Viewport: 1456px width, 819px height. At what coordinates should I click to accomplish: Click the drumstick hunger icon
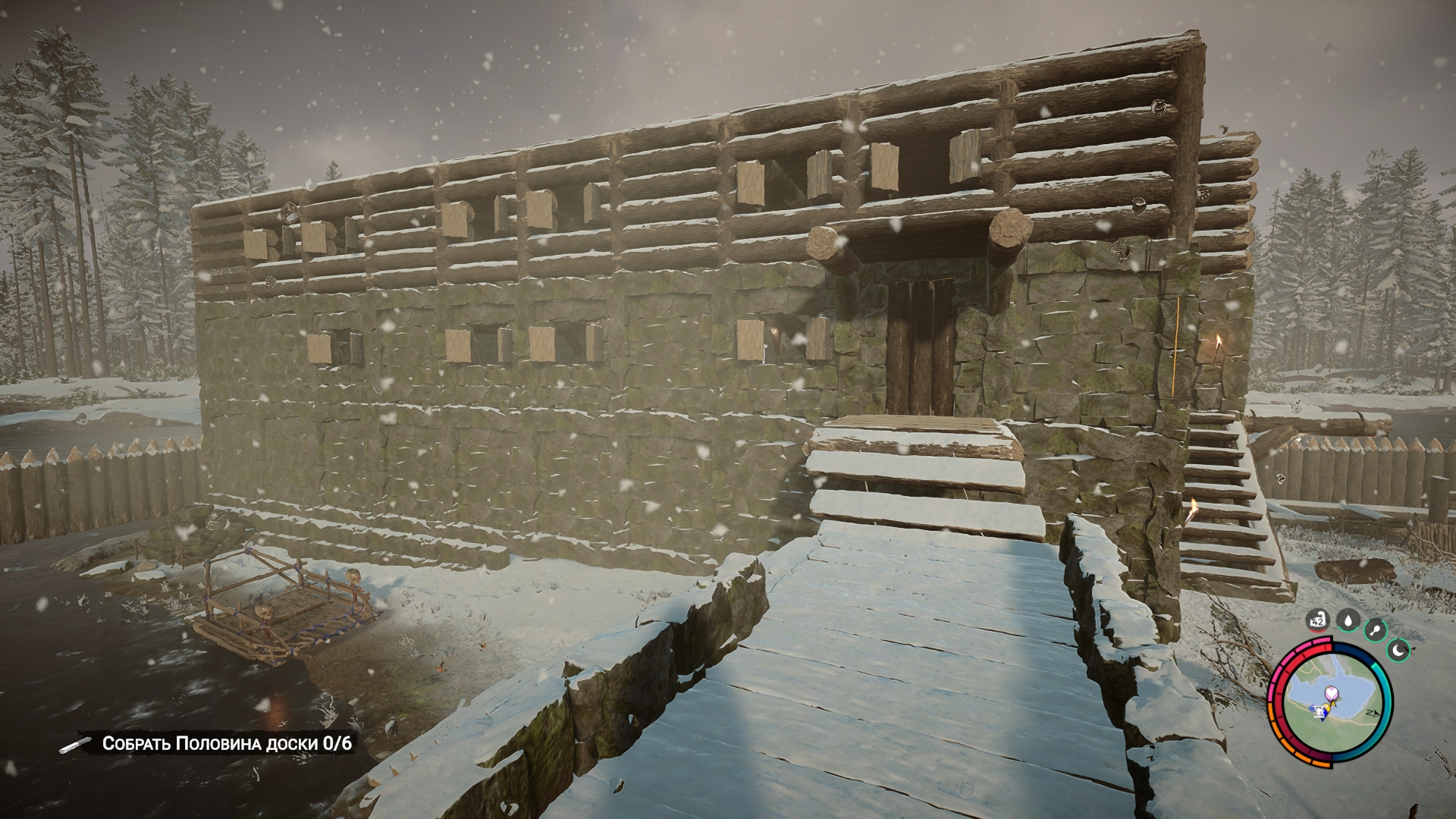[1375, 630]
